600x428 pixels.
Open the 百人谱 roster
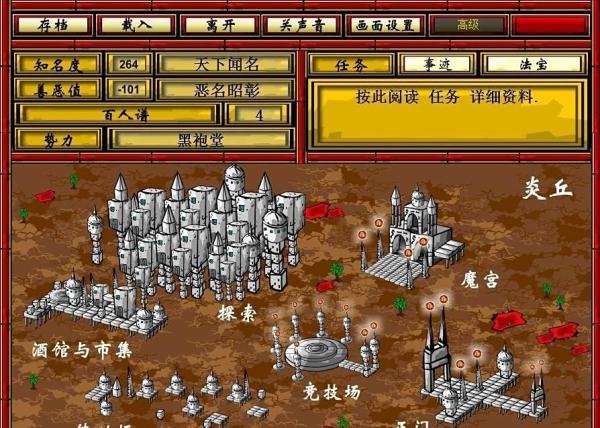123,114
